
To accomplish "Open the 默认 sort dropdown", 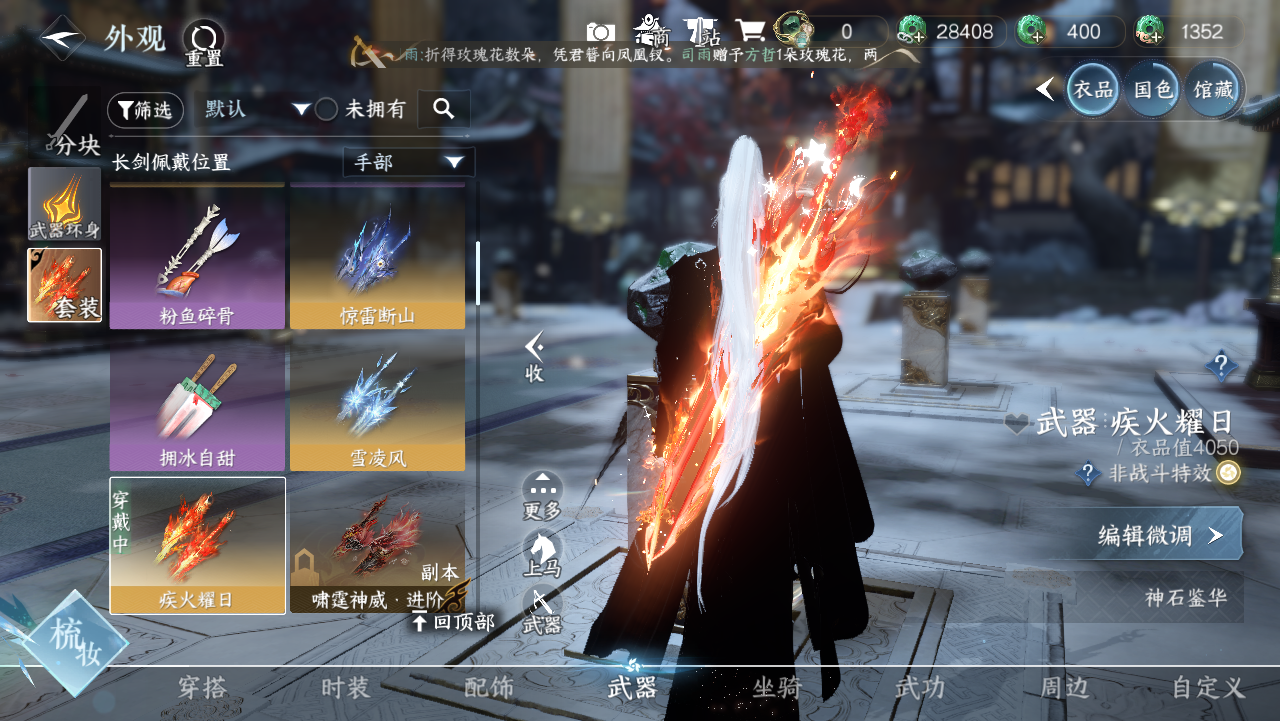I will 257,109.
